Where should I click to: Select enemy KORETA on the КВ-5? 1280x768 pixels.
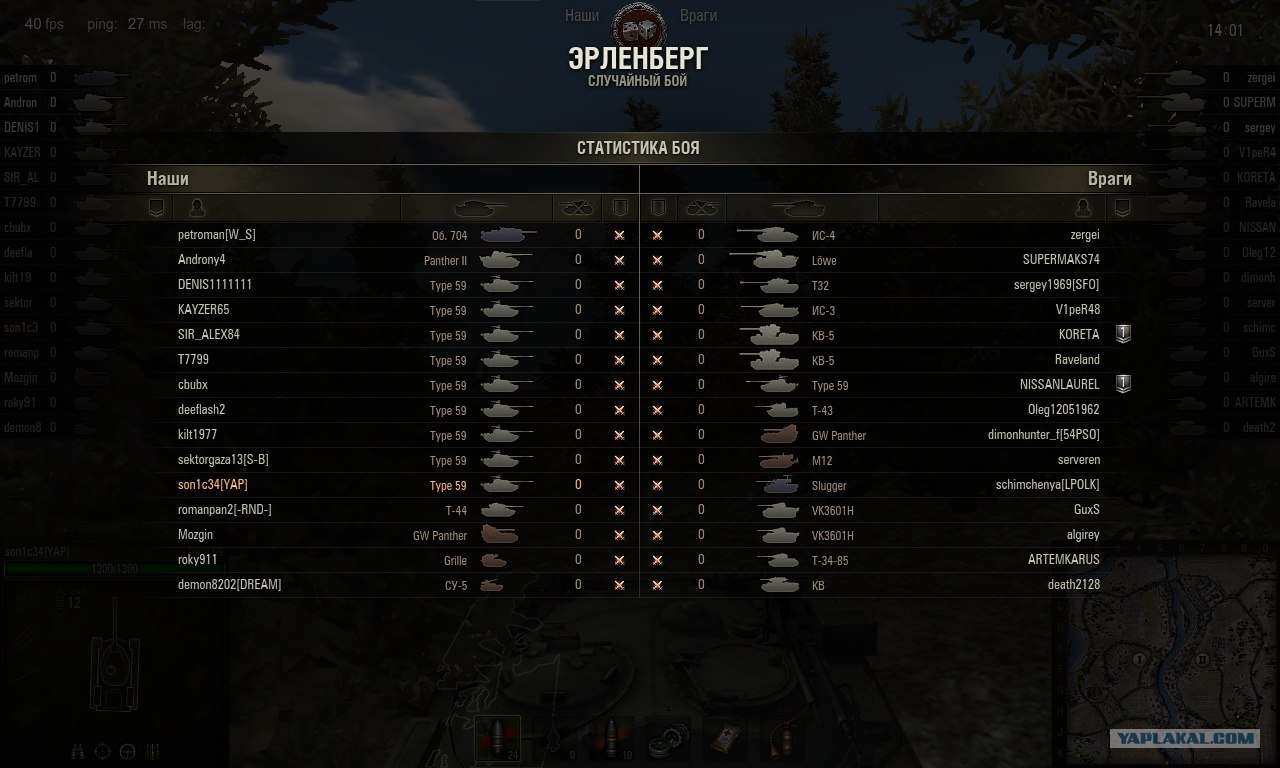tap(1078, 335)
